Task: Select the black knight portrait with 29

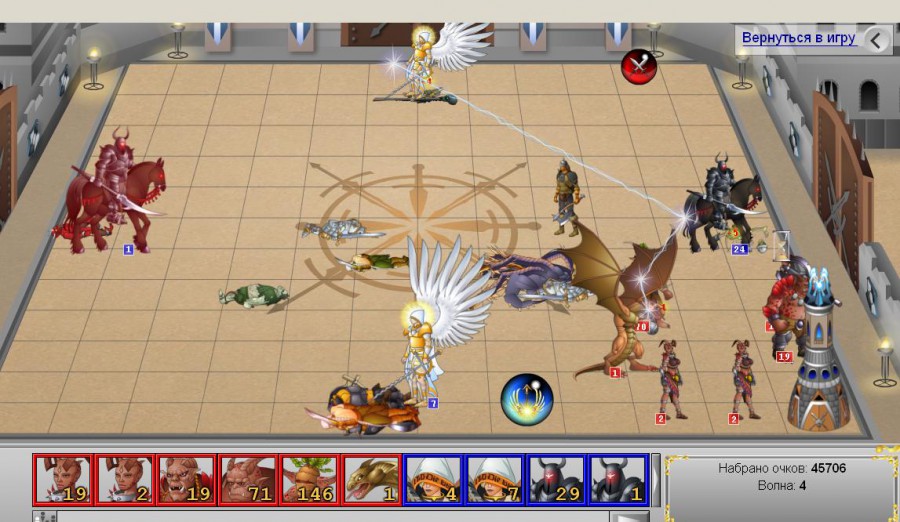Action: 556,479
